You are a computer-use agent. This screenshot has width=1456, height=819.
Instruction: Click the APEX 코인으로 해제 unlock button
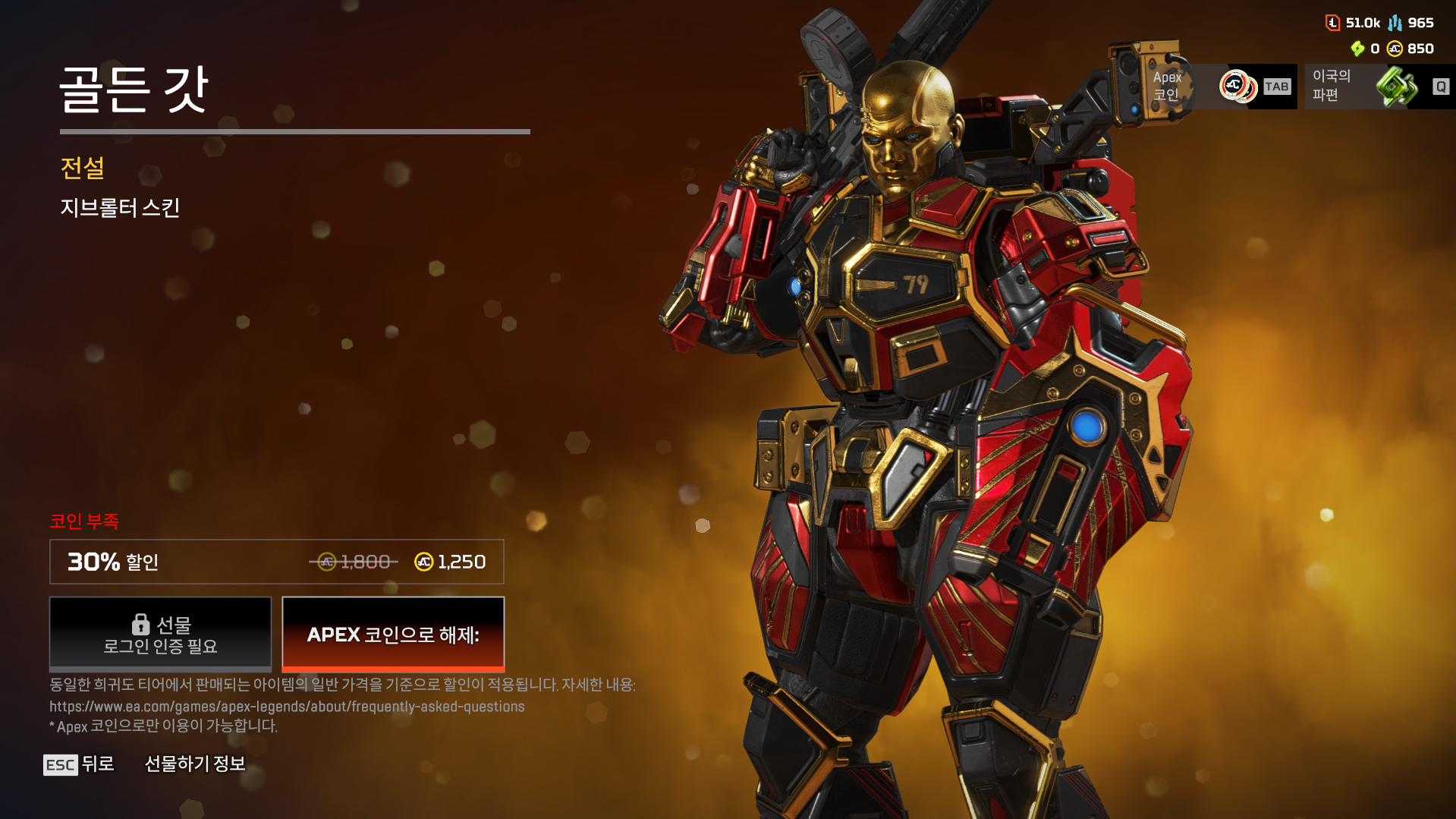coord(392,635)
